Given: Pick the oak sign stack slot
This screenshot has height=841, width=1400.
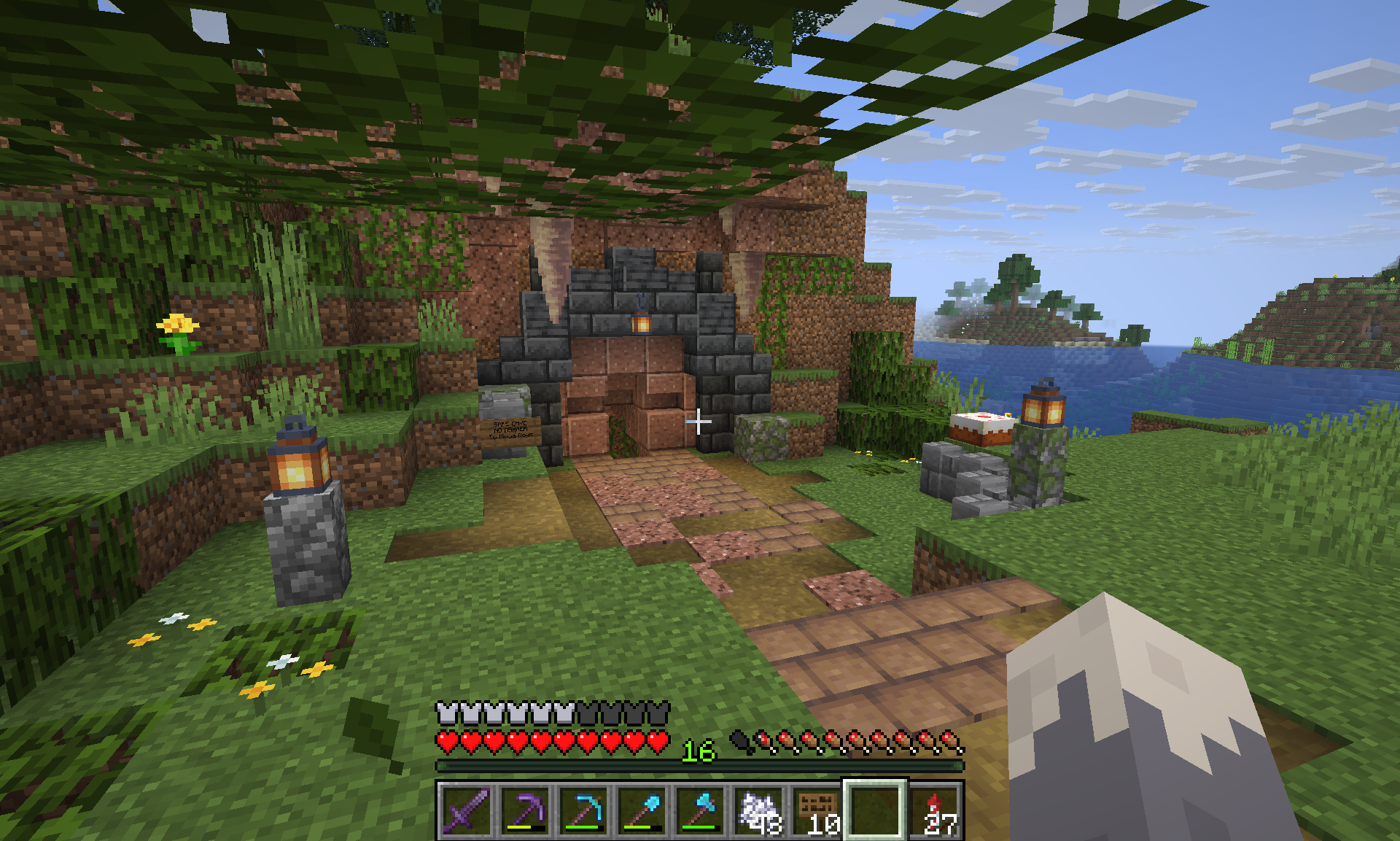Looking at the screenshot, I should pyautogui.click(x=817, y=810).
